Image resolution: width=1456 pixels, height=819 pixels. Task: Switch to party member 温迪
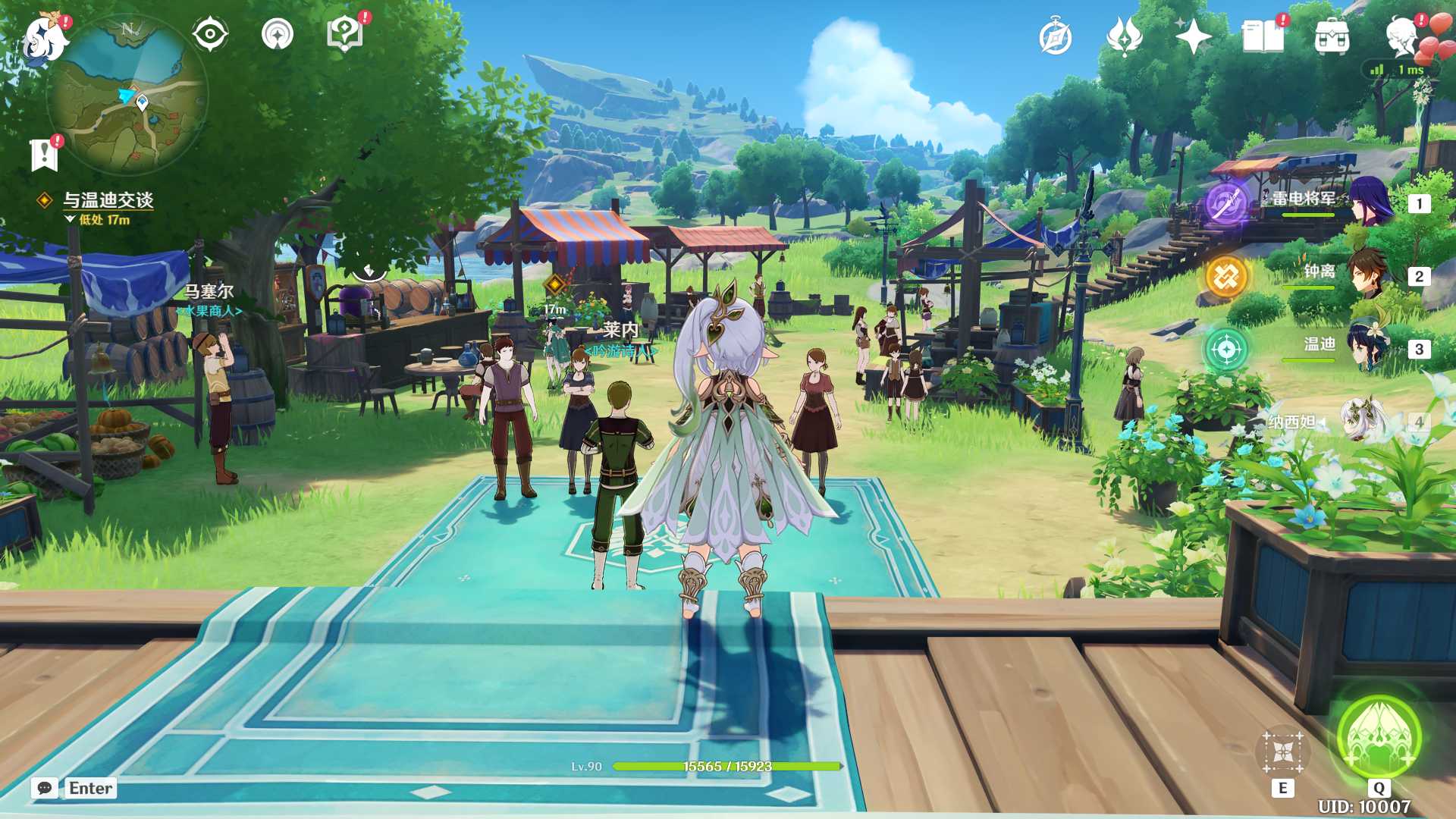coord(1369,347)
